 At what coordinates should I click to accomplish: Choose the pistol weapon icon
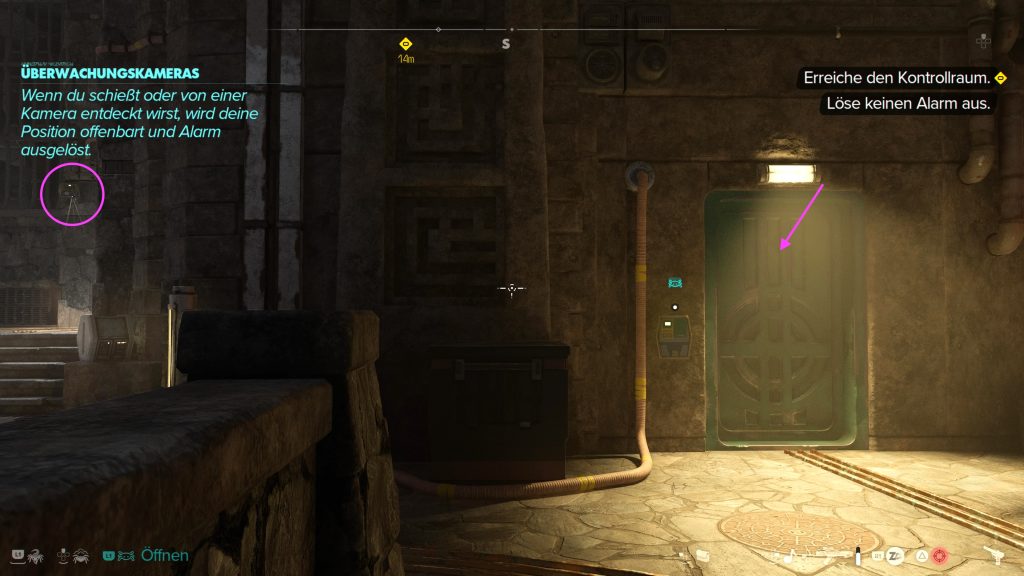995,555
